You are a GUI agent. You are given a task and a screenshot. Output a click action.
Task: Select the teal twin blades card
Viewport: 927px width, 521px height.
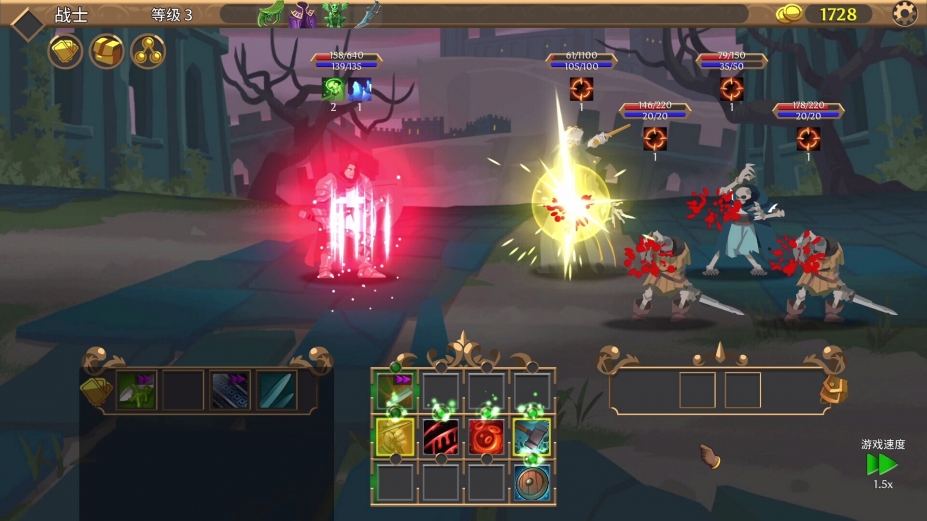pos(275,390)
